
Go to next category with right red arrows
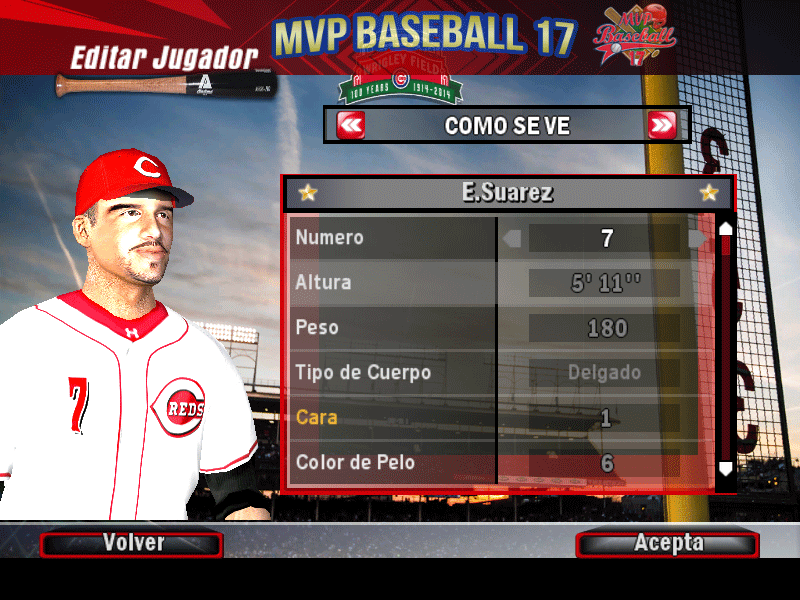click(662, 126)
